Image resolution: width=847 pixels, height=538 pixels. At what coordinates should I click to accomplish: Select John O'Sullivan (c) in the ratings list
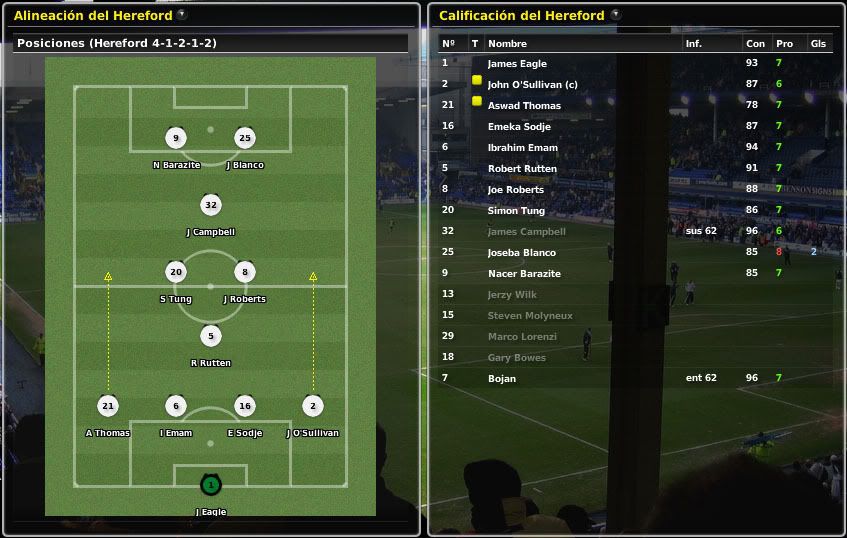[532, 85]
